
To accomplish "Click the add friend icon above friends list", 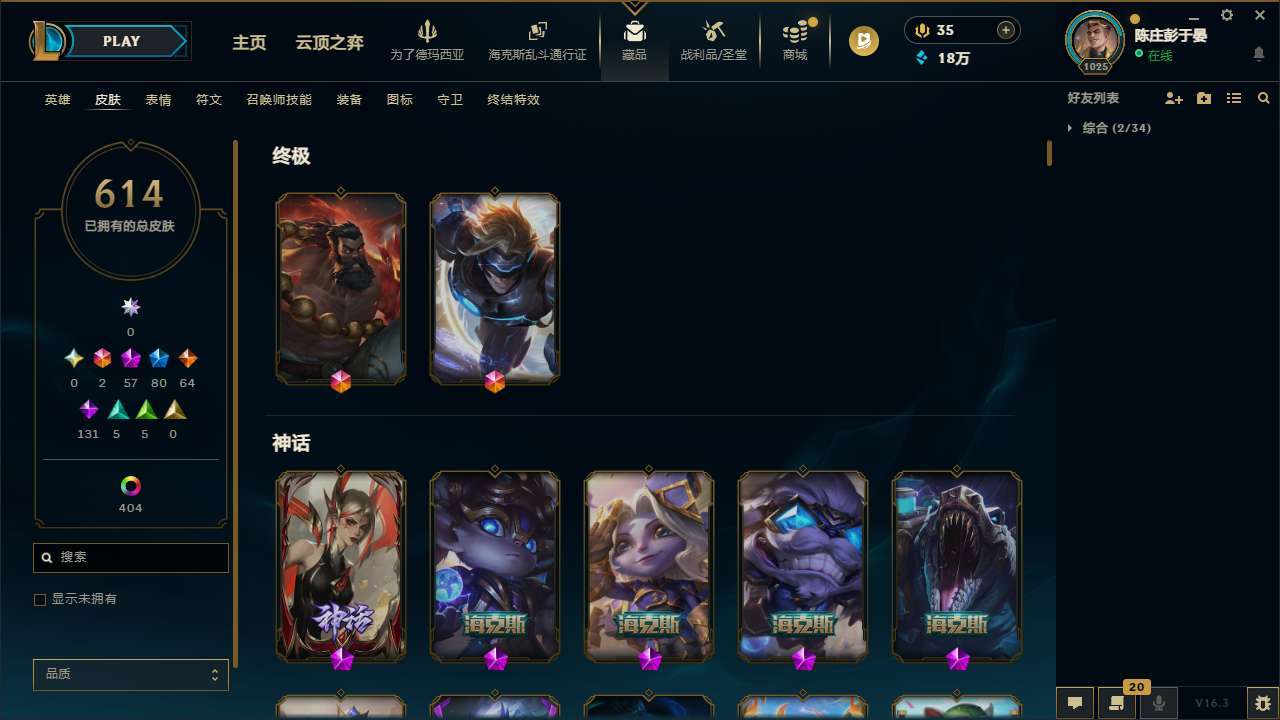I will [1174, 98].
